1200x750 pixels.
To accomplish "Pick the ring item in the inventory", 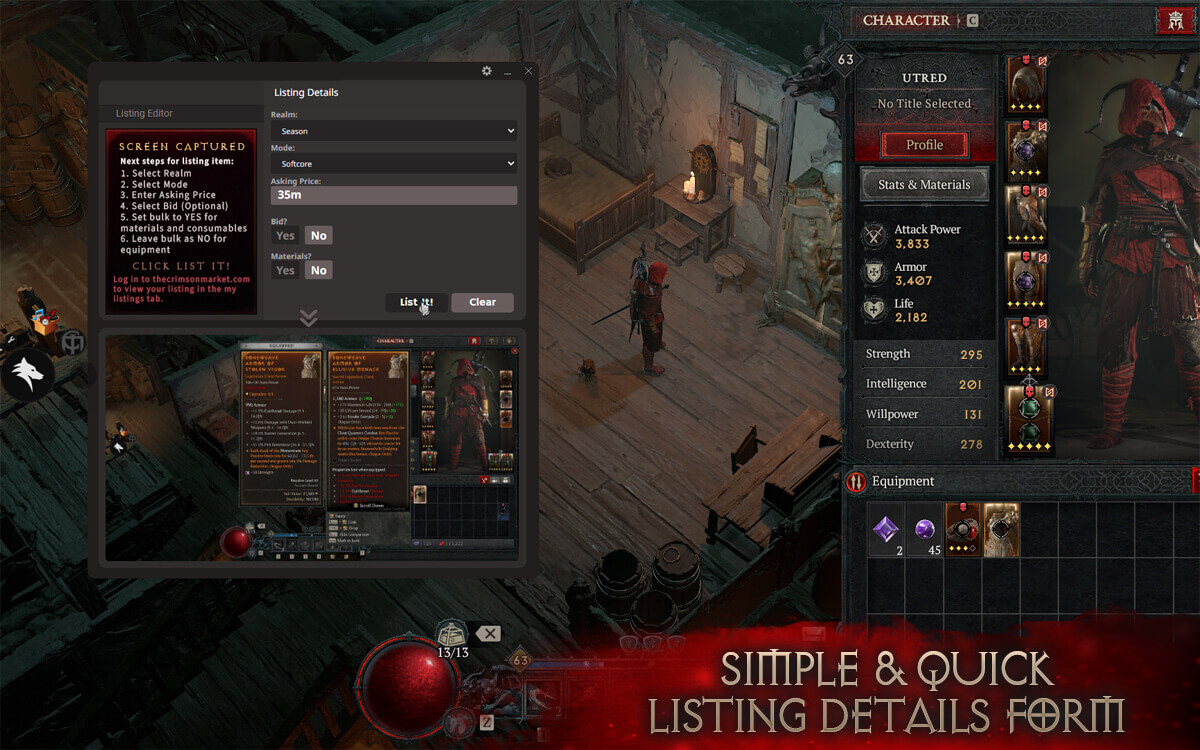I will tap(963, 529).
